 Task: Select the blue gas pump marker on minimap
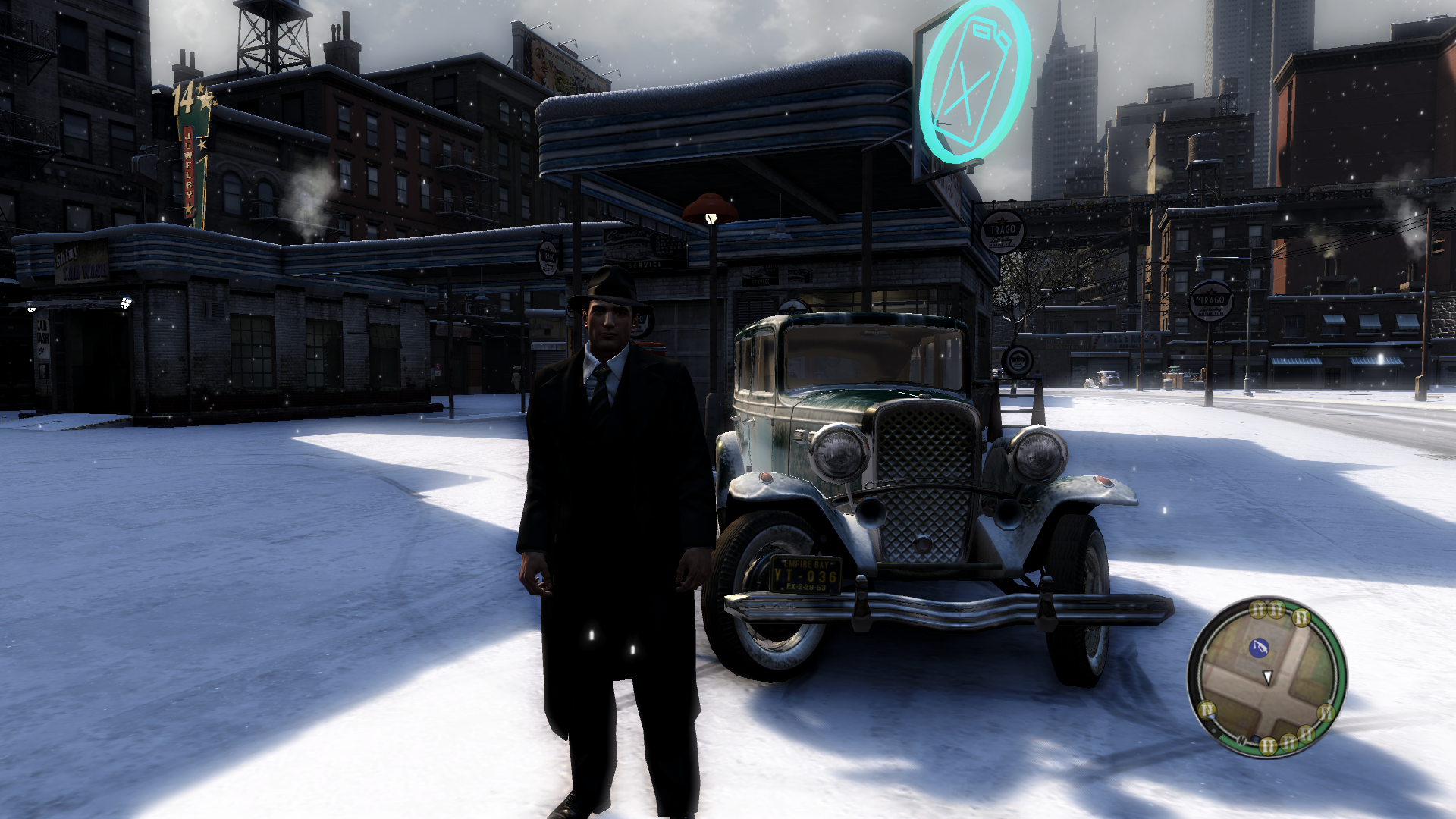click(1259, 648)
